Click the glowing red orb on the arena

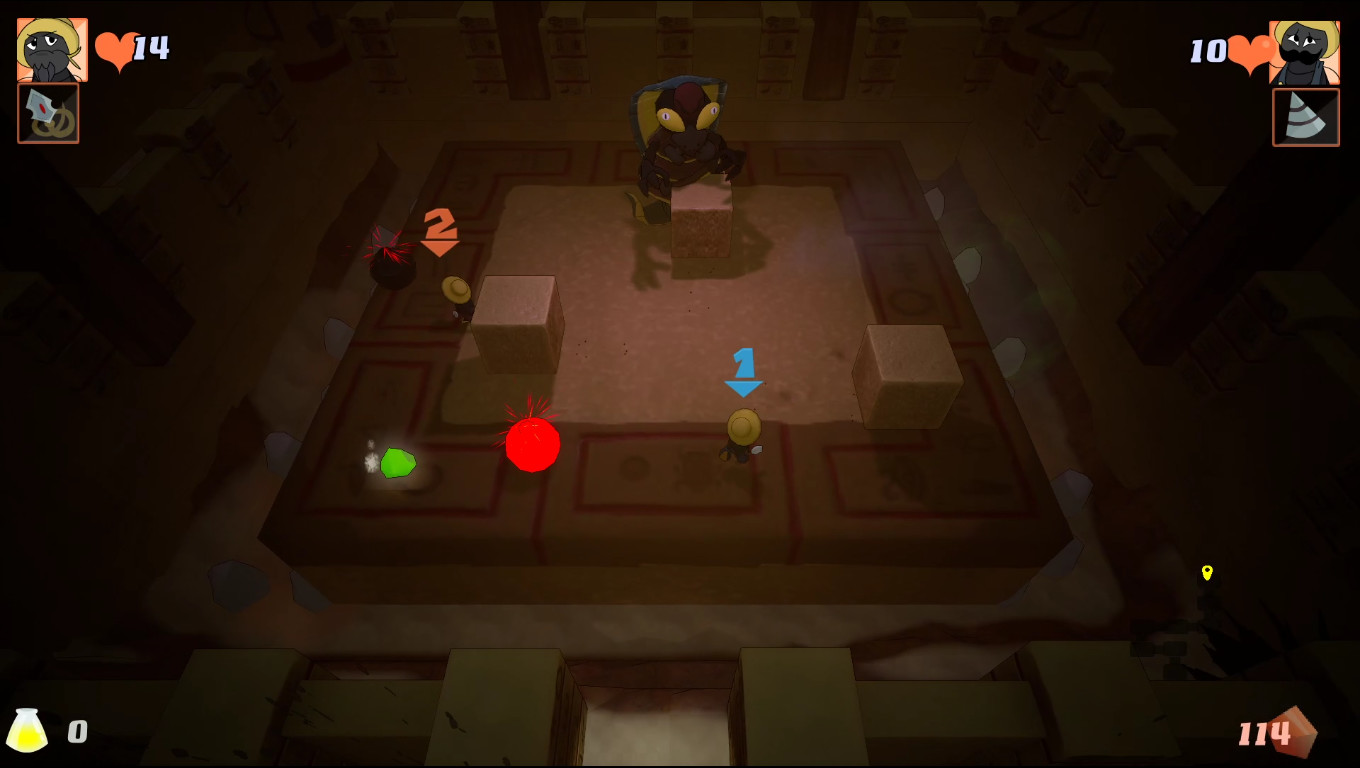point(533,446)
